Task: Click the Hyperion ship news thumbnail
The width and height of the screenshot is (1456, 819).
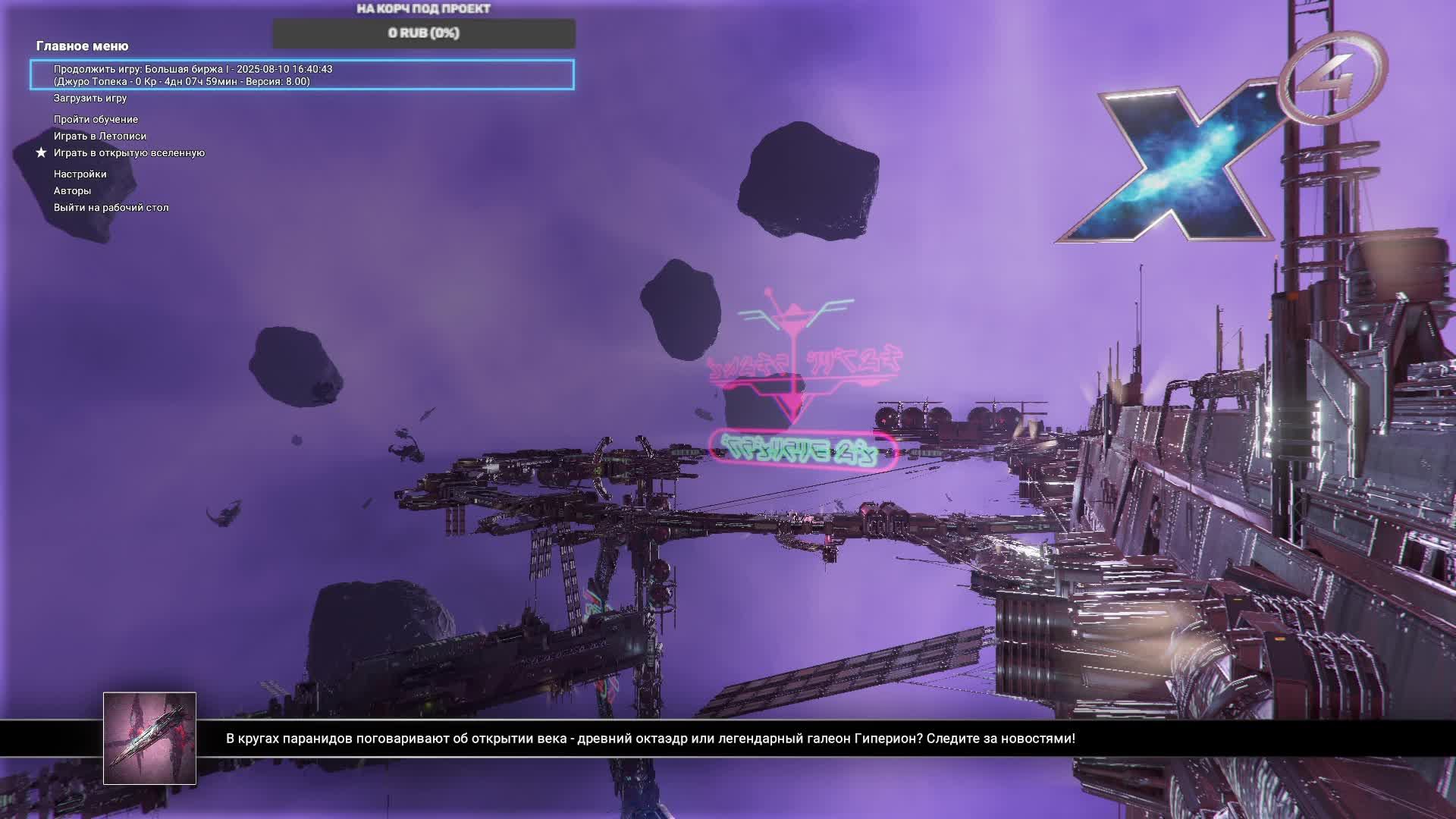Action: click(149, 738)
